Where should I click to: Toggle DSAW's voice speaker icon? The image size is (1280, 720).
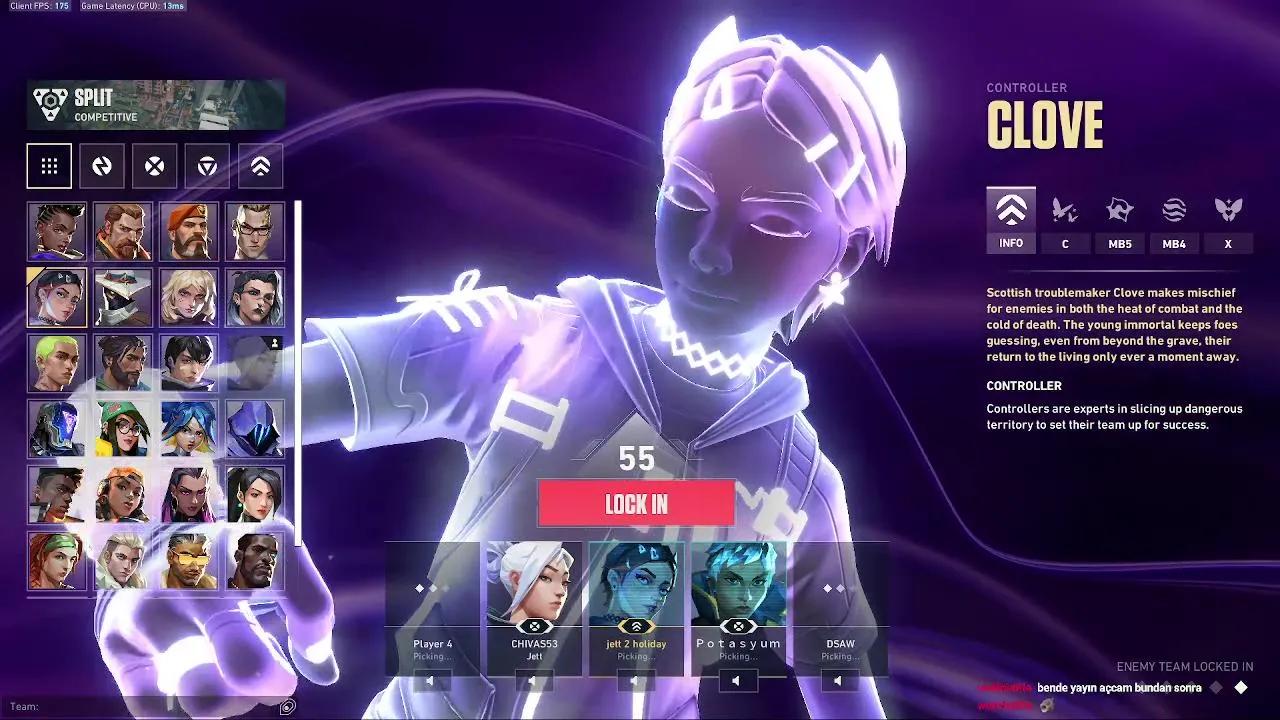(x=837, y=680)
